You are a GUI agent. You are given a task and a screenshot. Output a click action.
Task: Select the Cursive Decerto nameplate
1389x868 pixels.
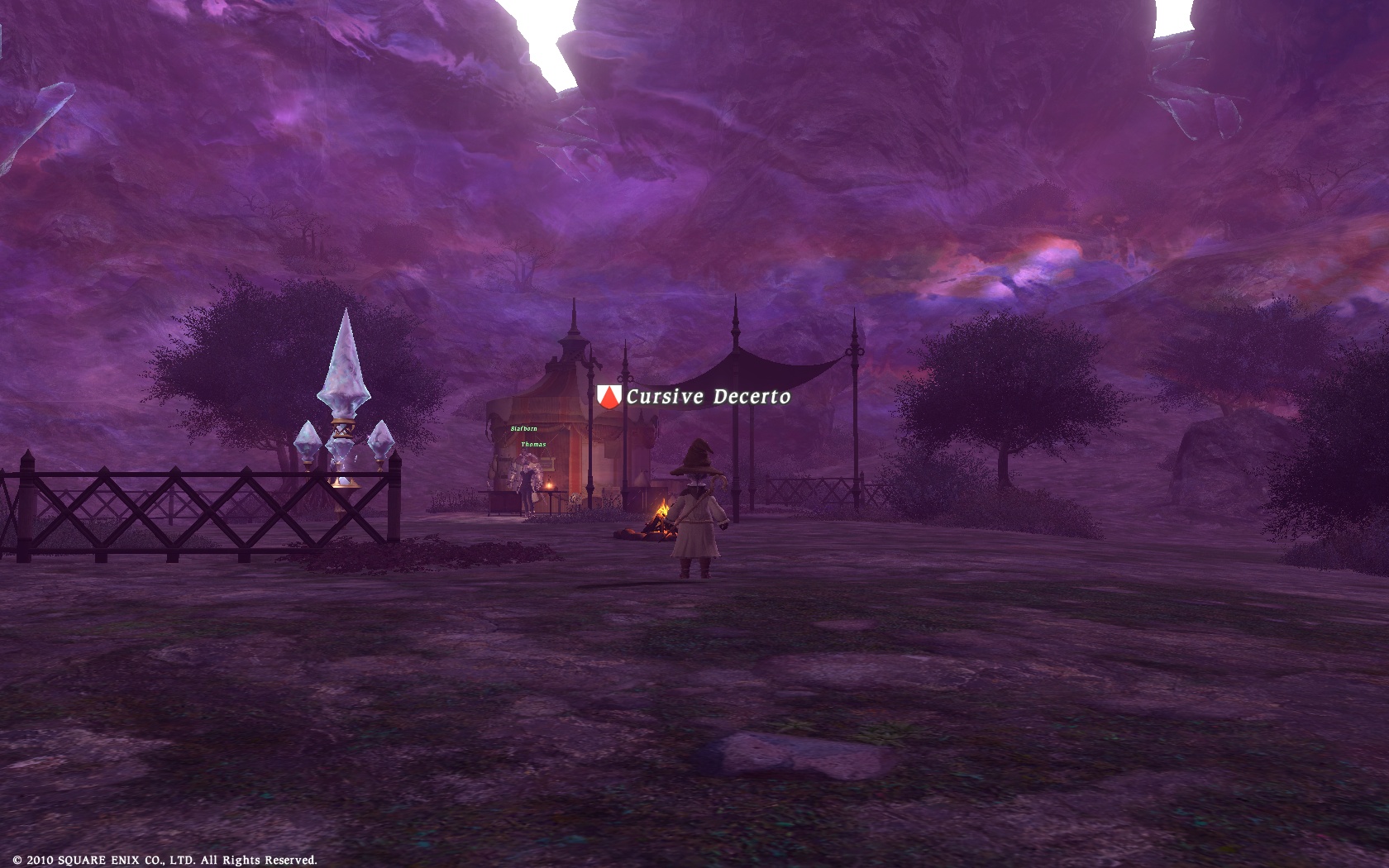click(x=708, y=397)
